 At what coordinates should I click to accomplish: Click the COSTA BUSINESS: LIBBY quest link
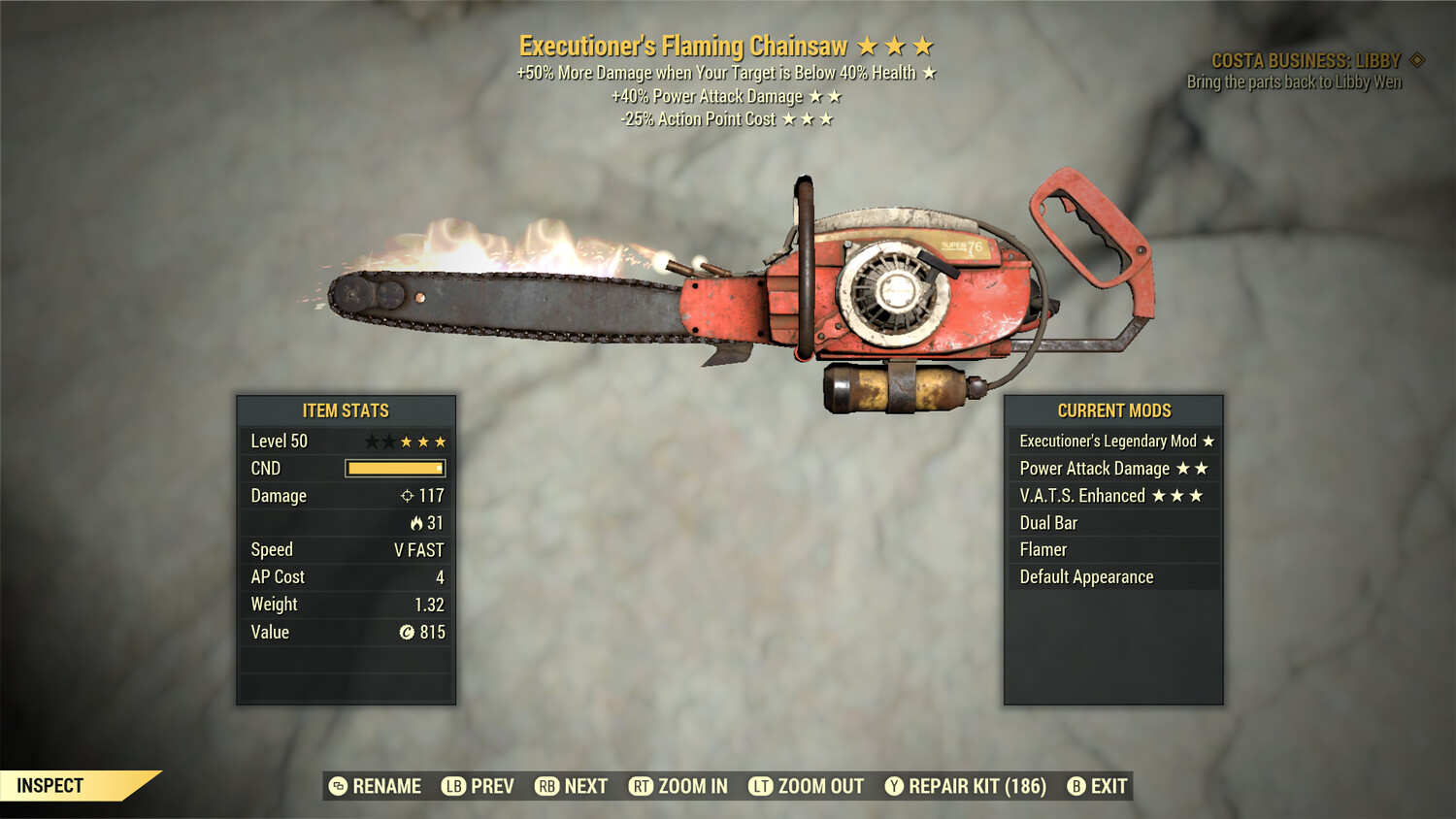point(1305,59)
